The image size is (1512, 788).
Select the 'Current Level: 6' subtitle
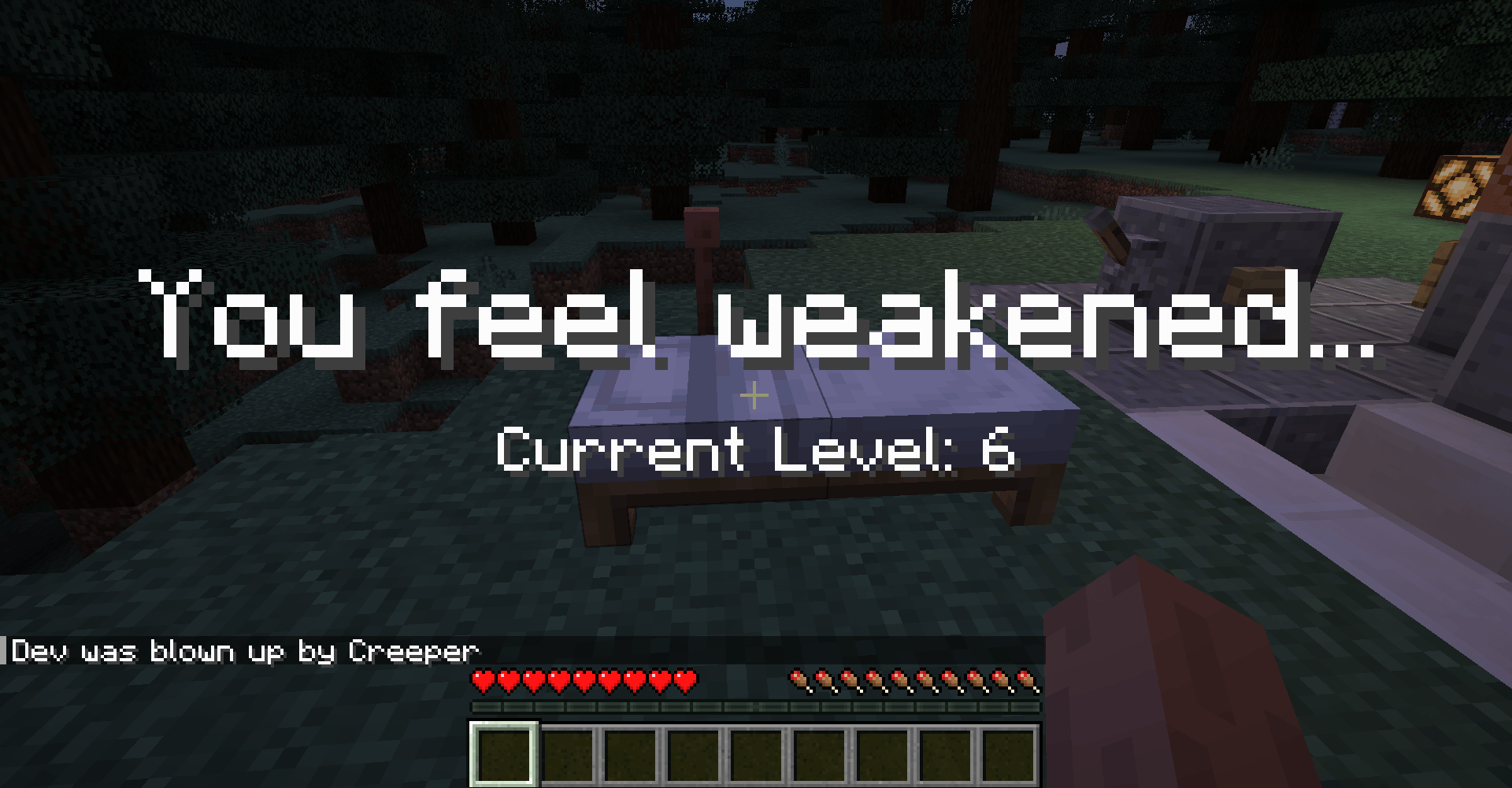point(754,449)
